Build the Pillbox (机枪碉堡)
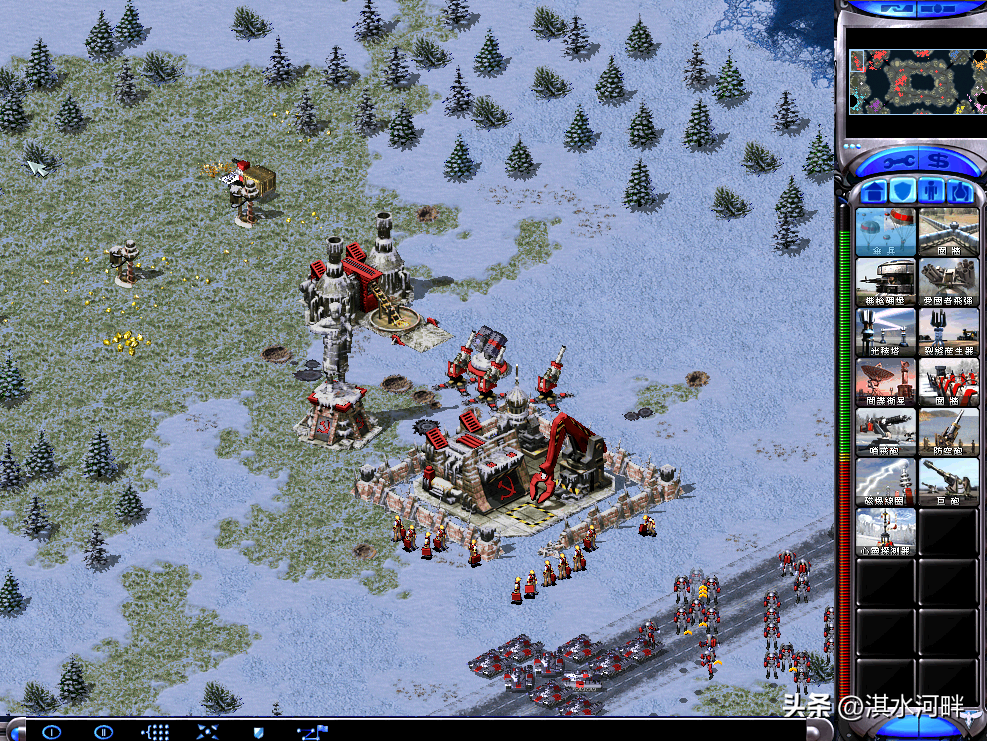Image resolution: width=987 pixels, height=741 pixels. click(x=886, y=281)
